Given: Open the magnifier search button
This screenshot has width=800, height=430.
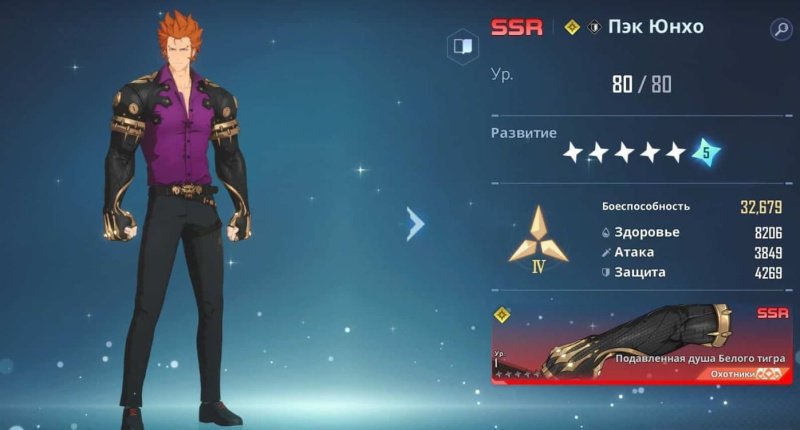Looking at the screenshot, I should tap(780, 30).
